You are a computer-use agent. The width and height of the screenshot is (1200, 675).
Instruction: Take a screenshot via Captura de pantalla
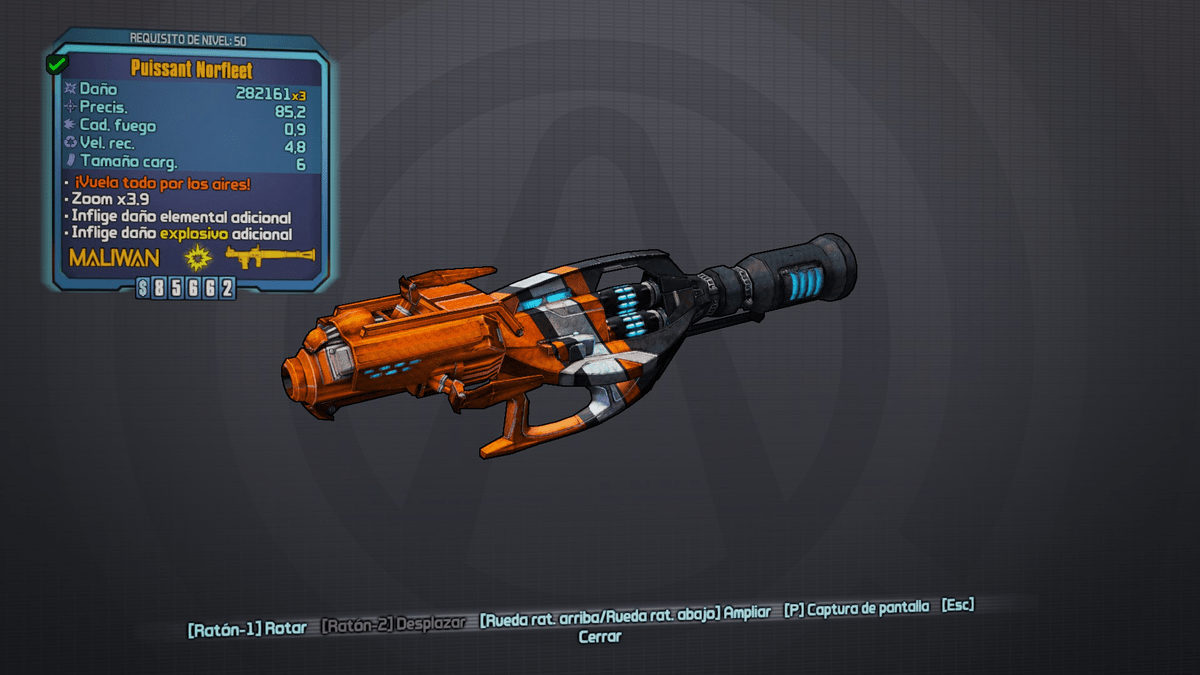click(x=857, y=608)
